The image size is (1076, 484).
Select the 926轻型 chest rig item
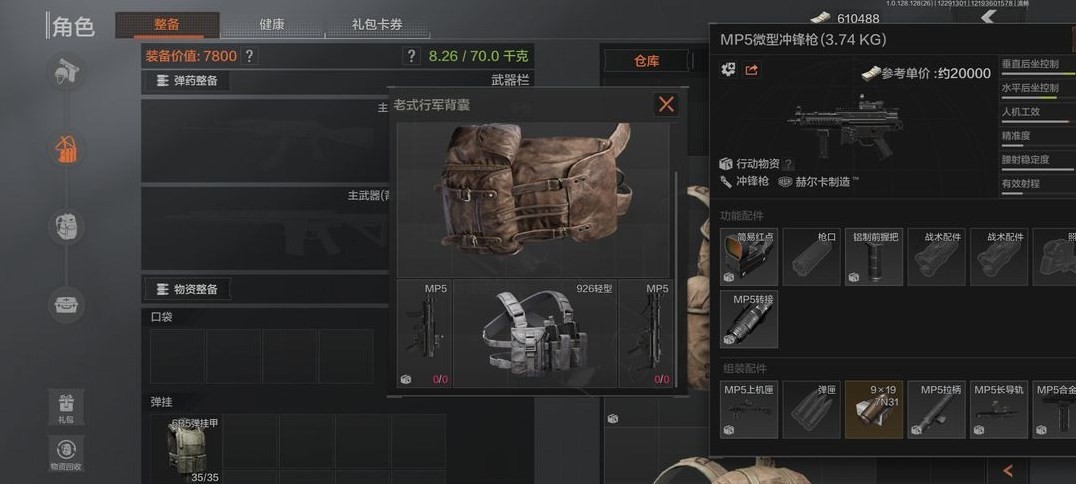pyautogui.click(x=535, y=334)
